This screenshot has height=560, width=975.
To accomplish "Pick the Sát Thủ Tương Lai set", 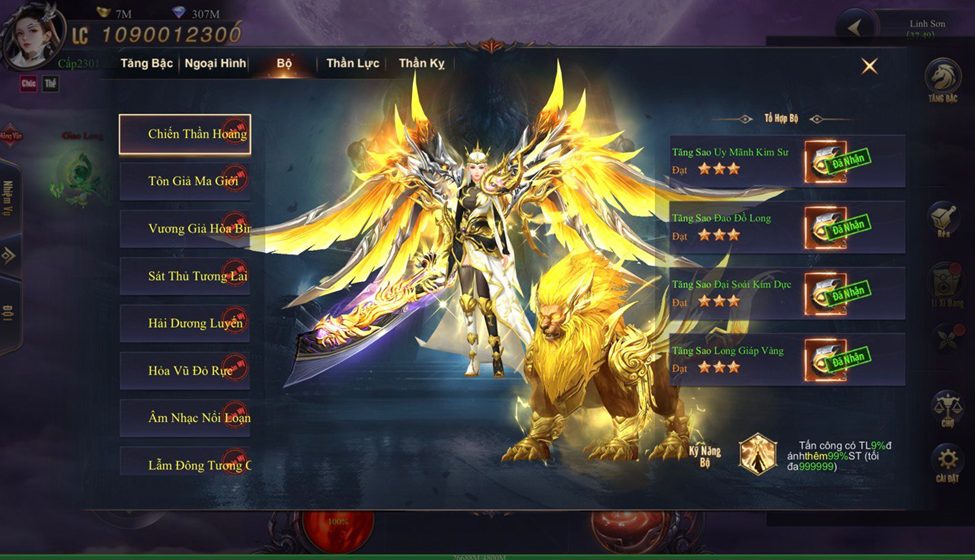I will pos(185,276).
